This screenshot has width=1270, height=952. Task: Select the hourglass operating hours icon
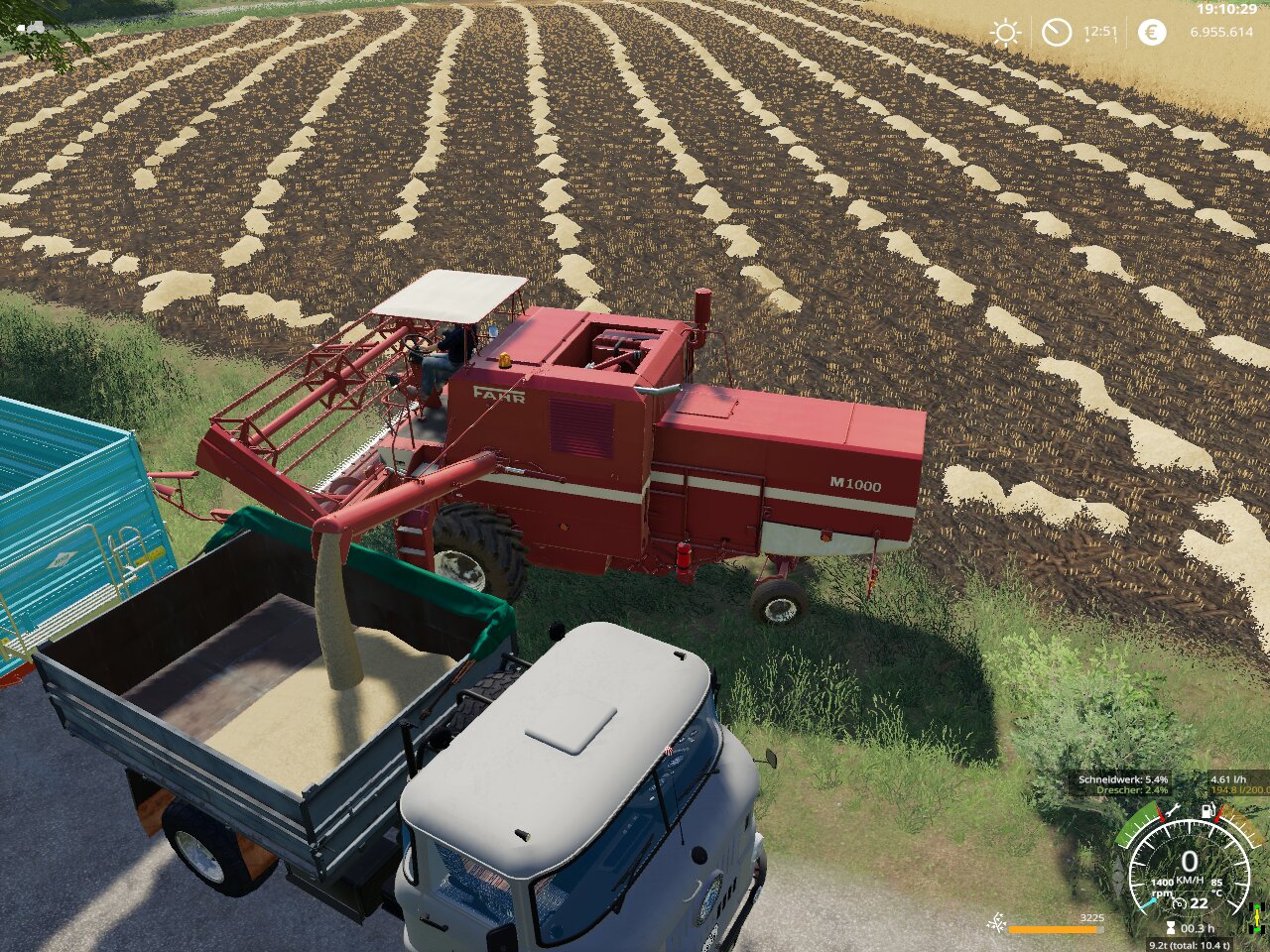1171,929
